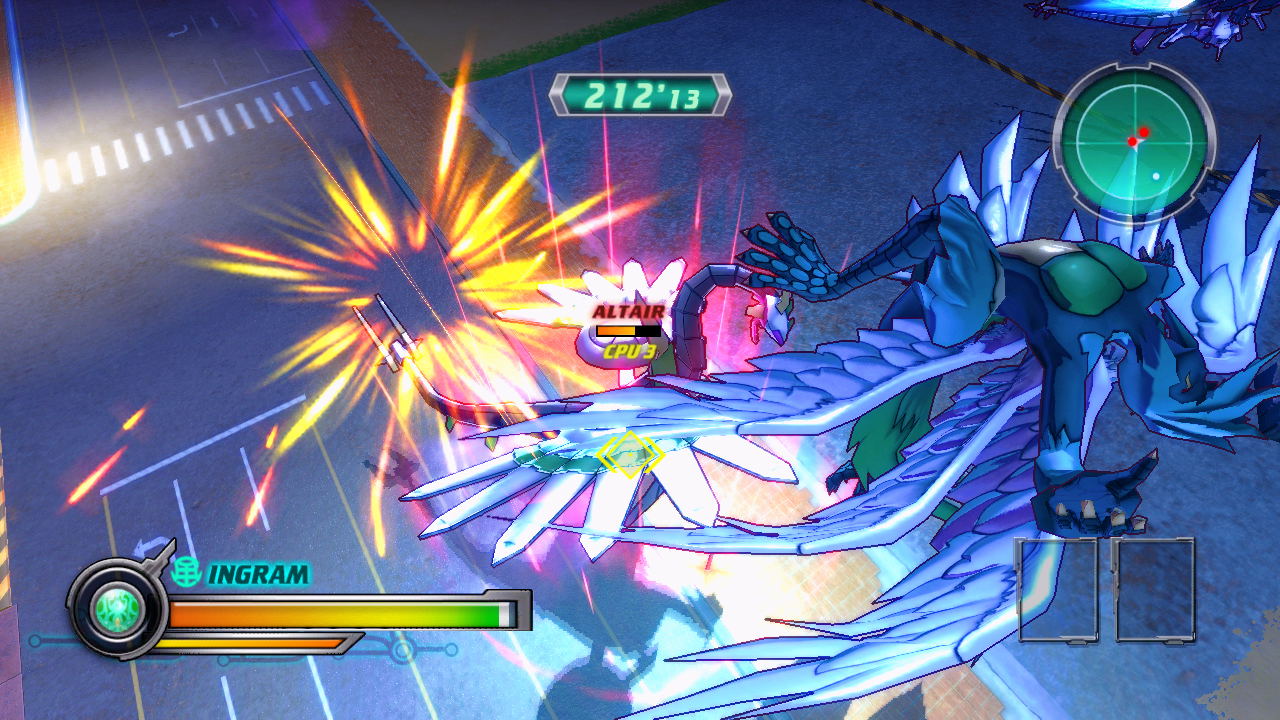1280x720 pixels.
Task: Select Ingram's round green emblem orb
Action: [117, 607]
